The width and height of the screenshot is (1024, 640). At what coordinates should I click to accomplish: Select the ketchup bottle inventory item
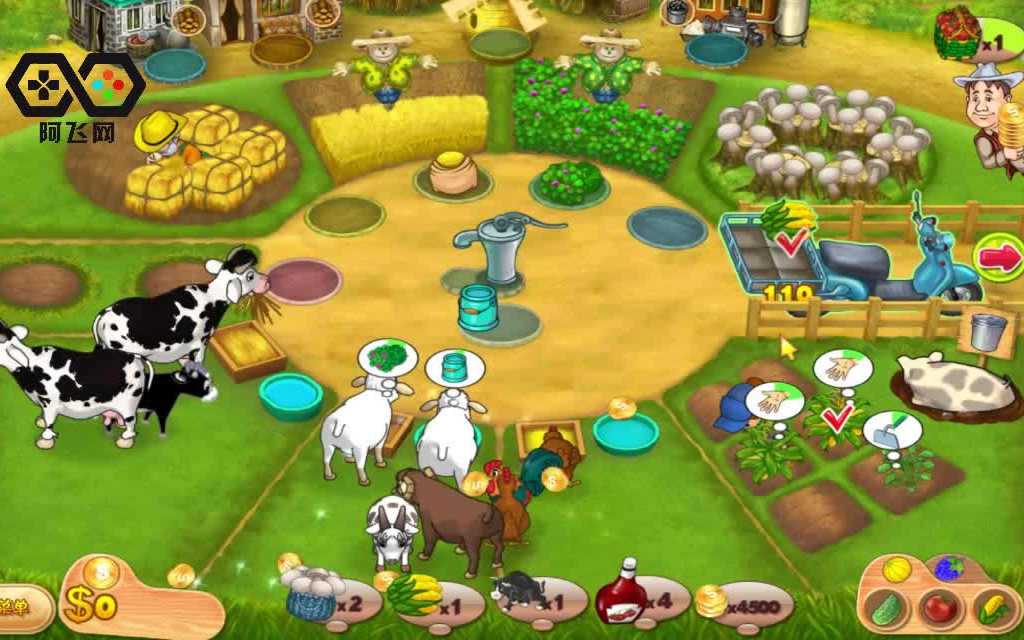[x=621, y=597]
